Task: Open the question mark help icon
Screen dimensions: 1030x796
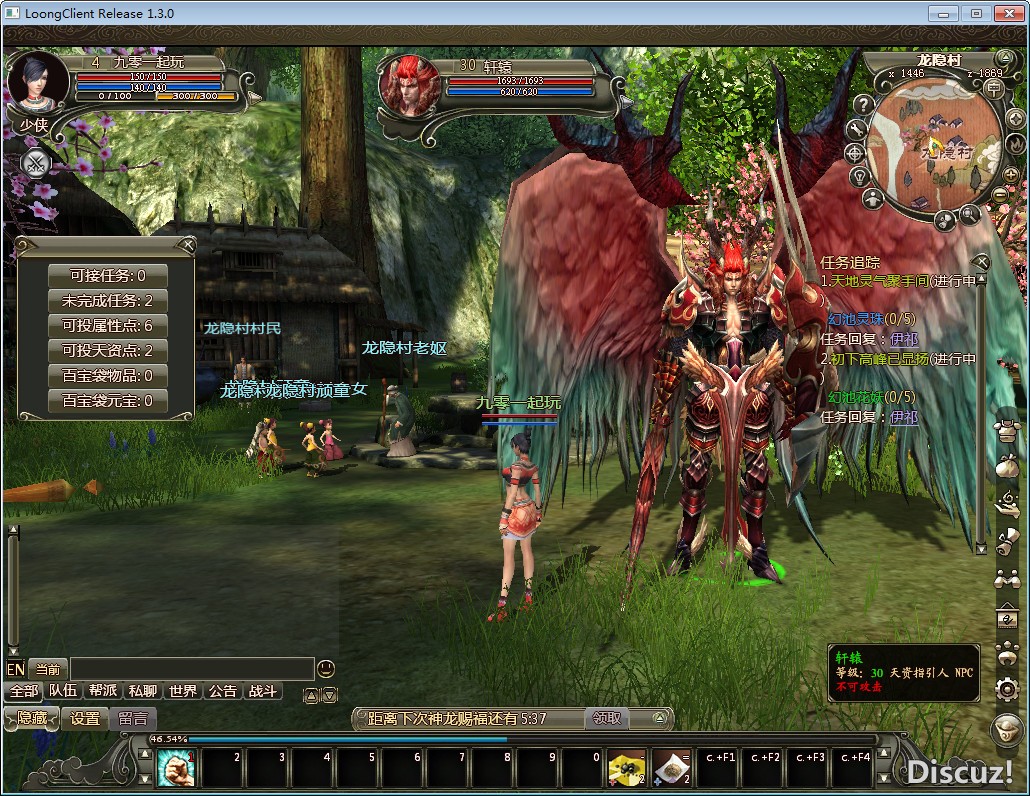Action: pyautogui.click(x=863, y=103)
